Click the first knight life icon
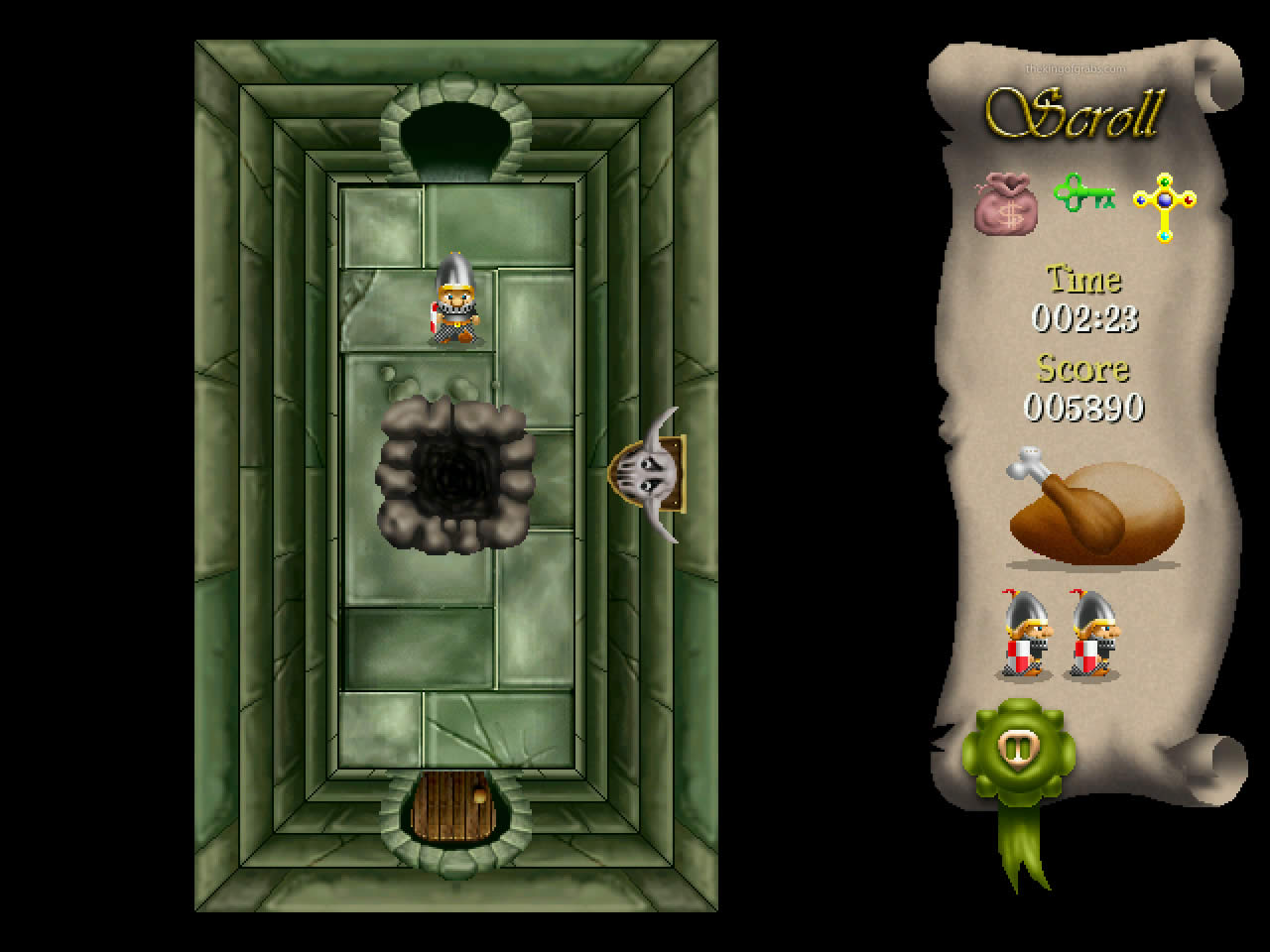 pyautogui.click(x=1023, y=635)
